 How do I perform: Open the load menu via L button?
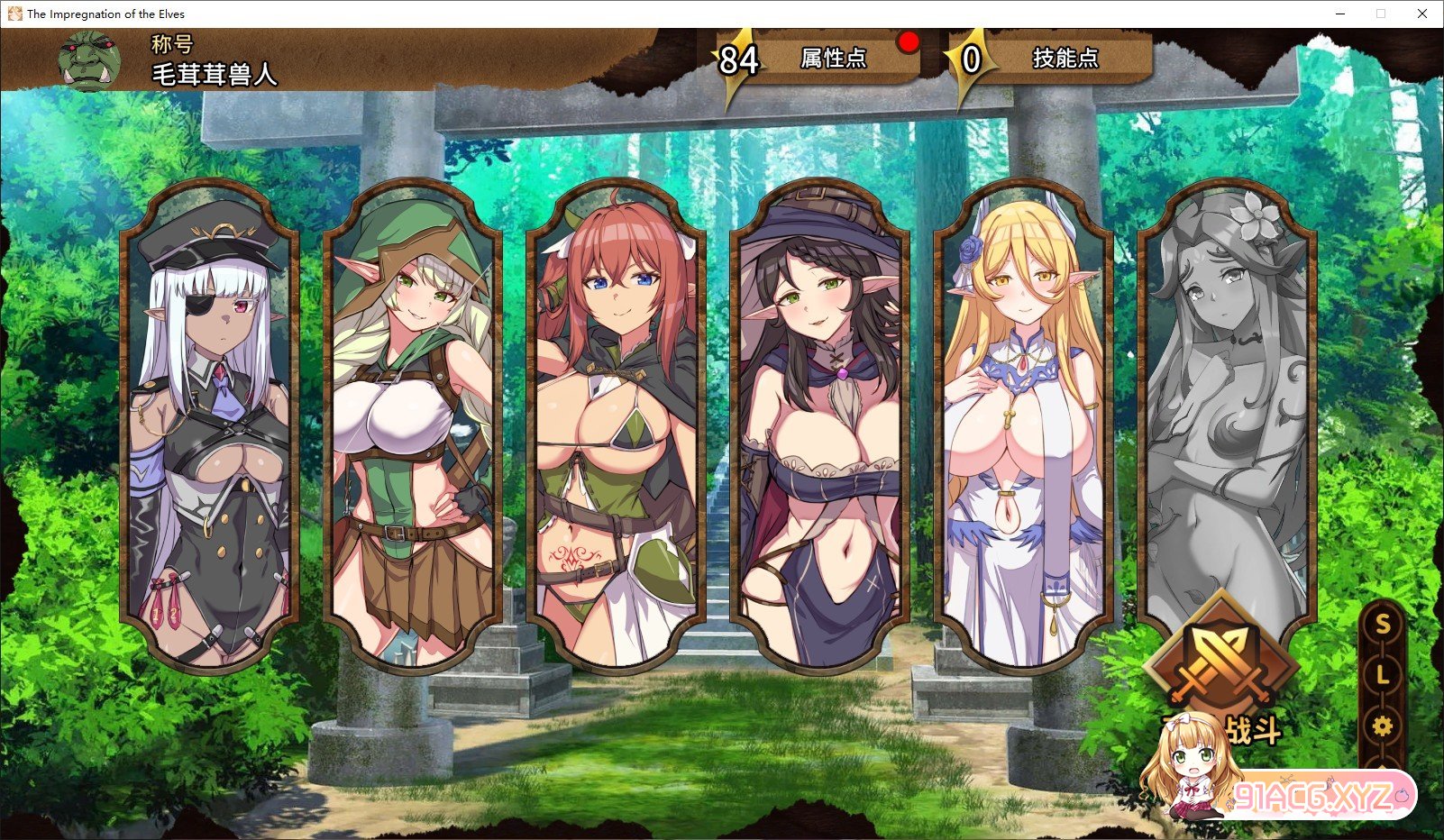click(x=1382, y=674)
